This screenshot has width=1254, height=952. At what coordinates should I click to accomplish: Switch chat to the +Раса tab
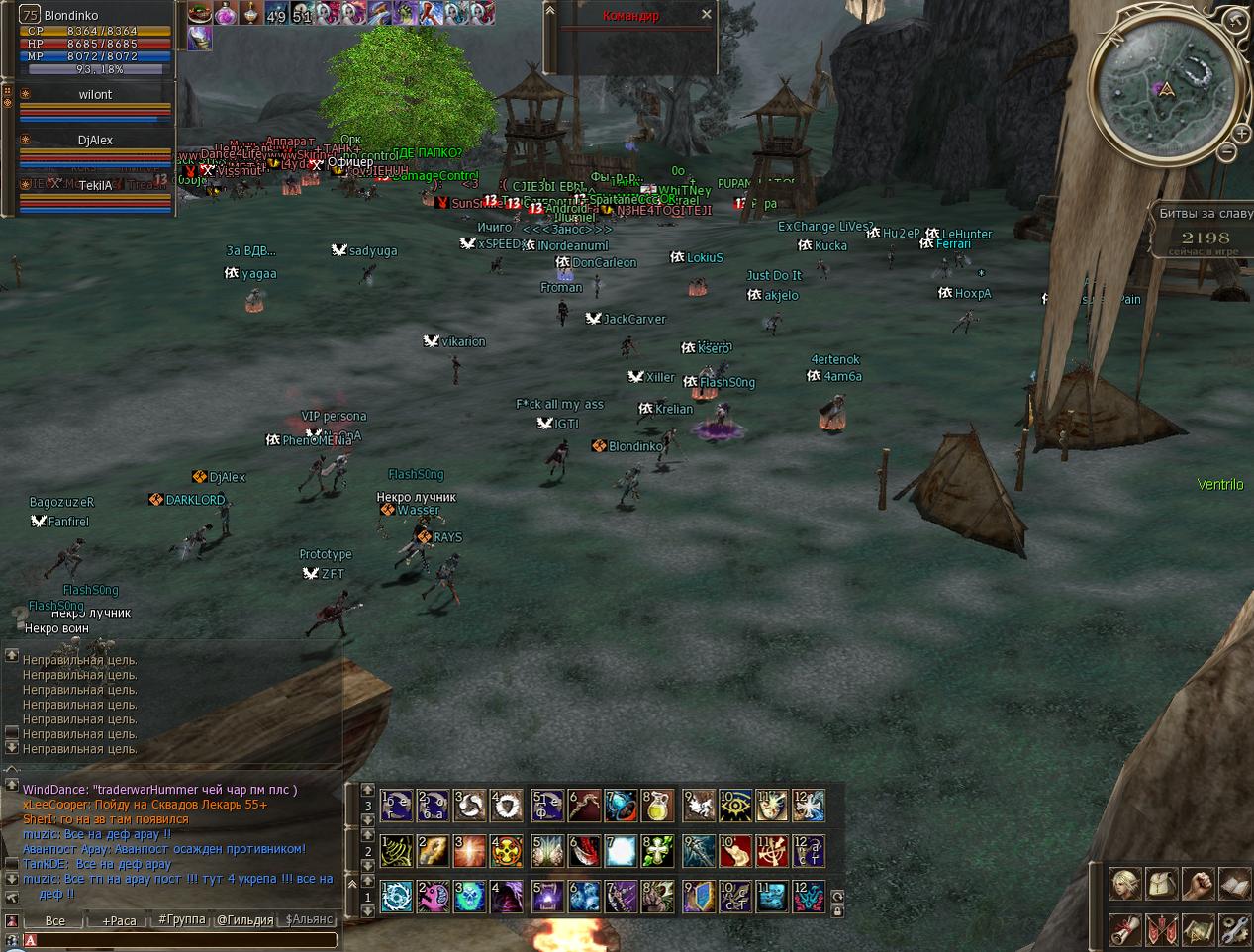point(119,920)
